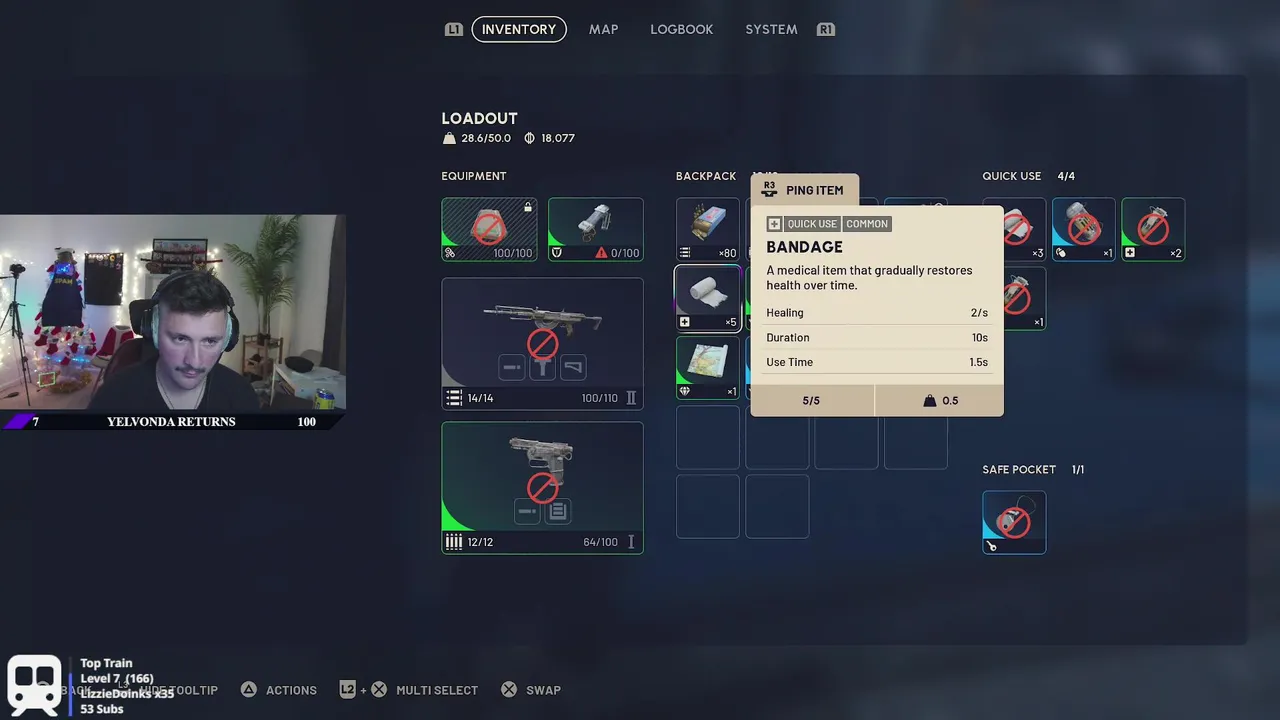Select the ammo box stack of 80
This screenshot has width=1280, height=720.
(707, 229)
